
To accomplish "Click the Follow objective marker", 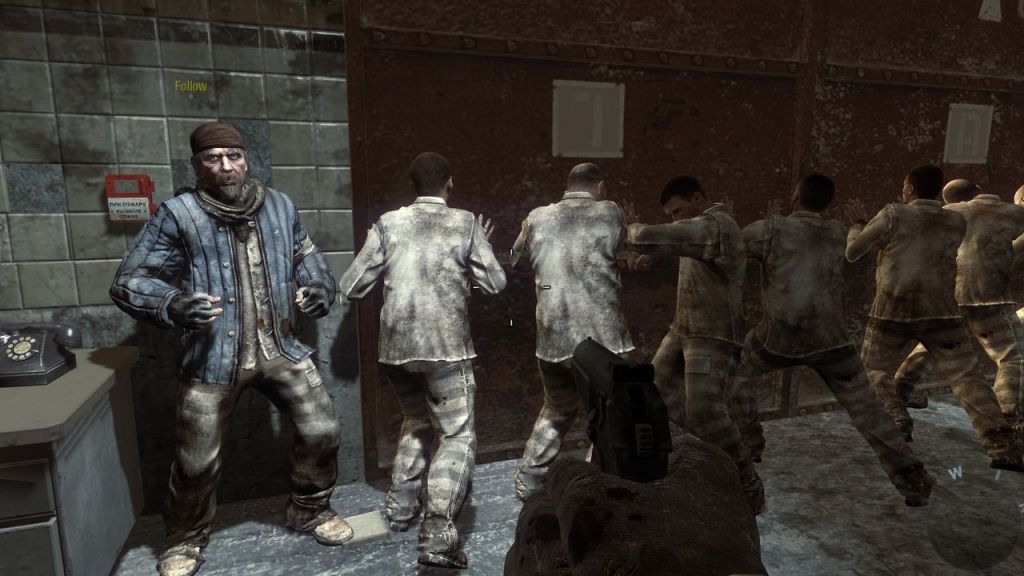I will pos(191,86).
